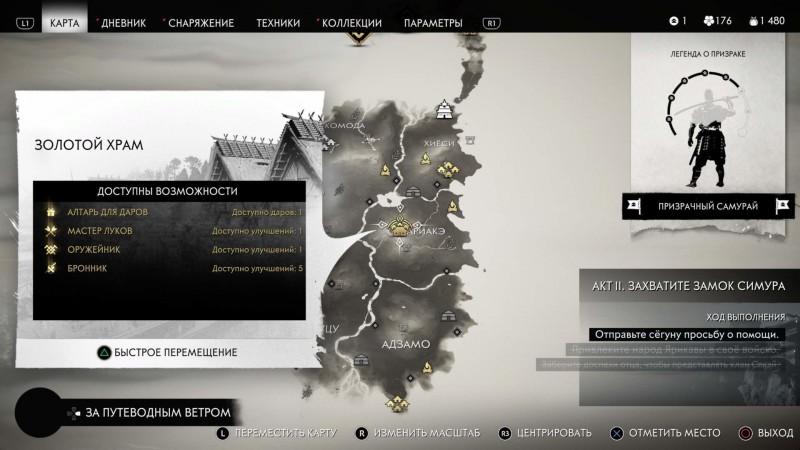
Task: Open the Параметры tab
Action: [433, 22]
